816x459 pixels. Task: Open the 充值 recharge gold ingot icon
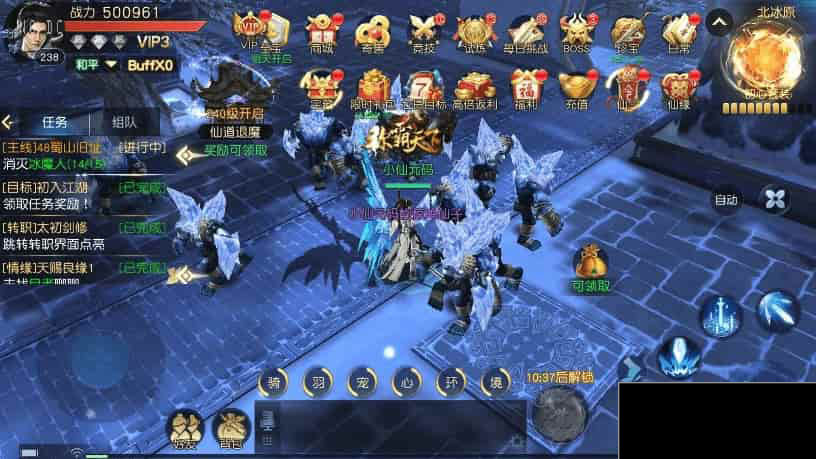point(573,87)
